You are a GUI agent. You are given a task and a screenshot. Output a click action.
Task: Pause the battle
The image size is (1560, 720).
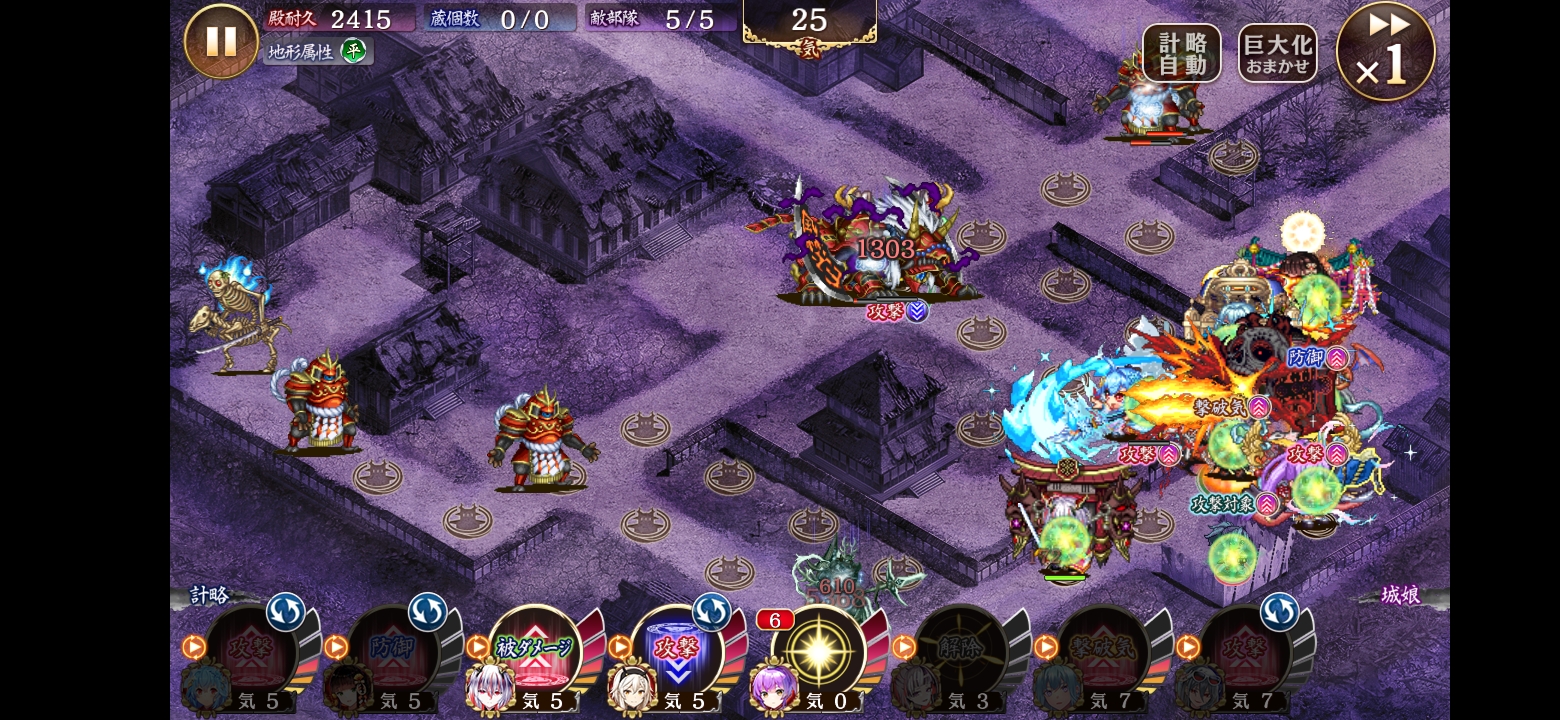pyautogui.click(x=221, y=42)
